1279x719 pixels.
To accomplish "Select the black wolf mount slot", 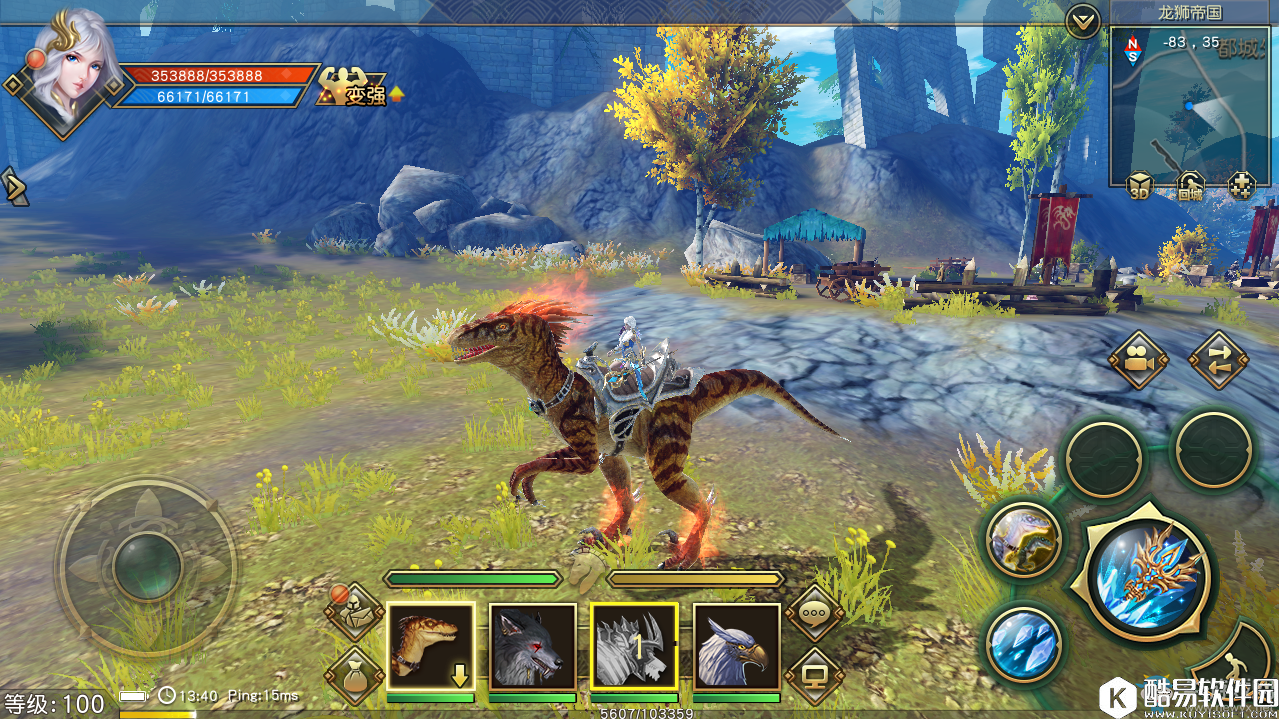I will [x=532, y=646].
